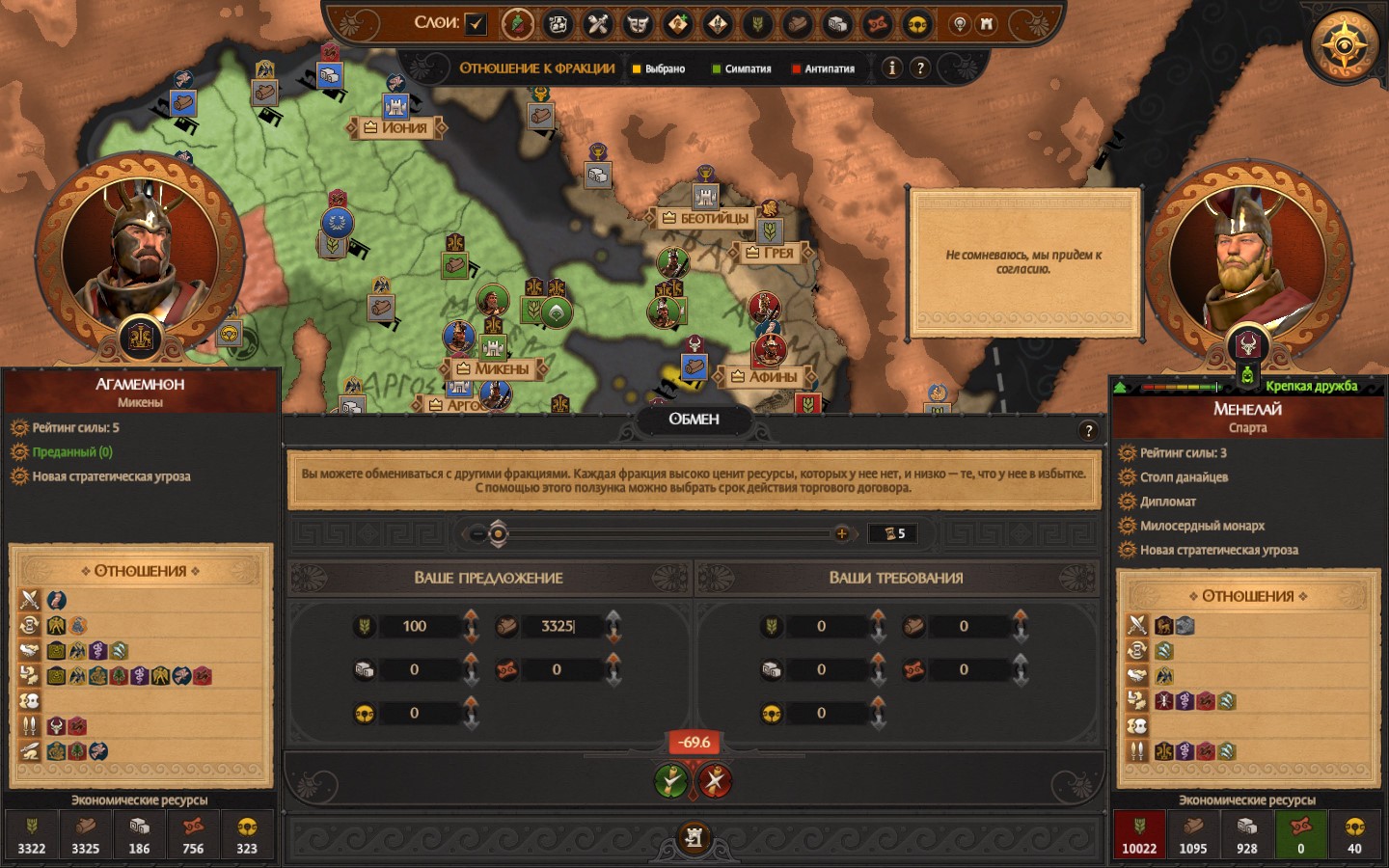Select the stone blocks map layer

tap(837, 24)
